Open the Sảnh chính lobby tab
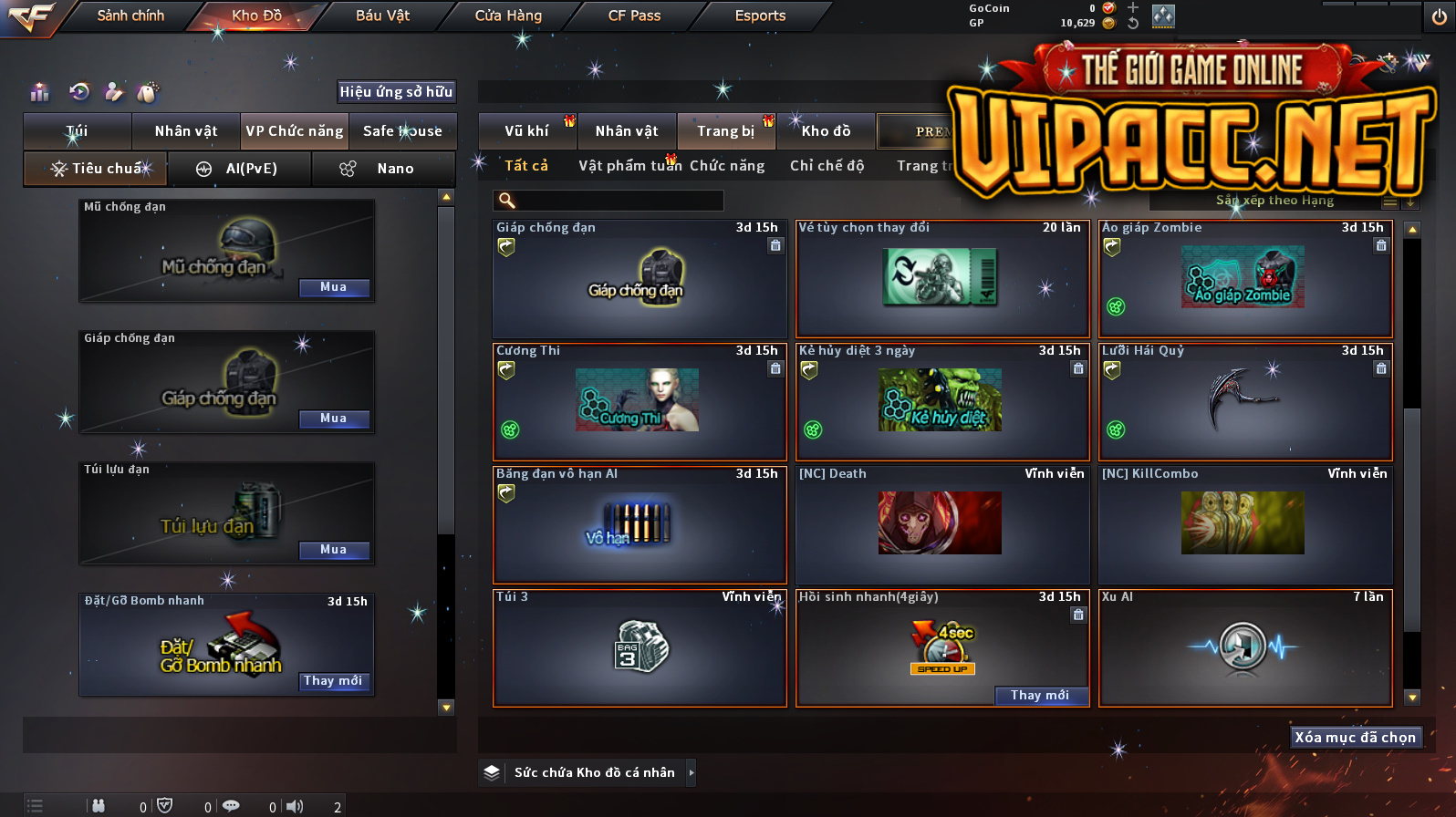1456x817 pixels. 130,16
